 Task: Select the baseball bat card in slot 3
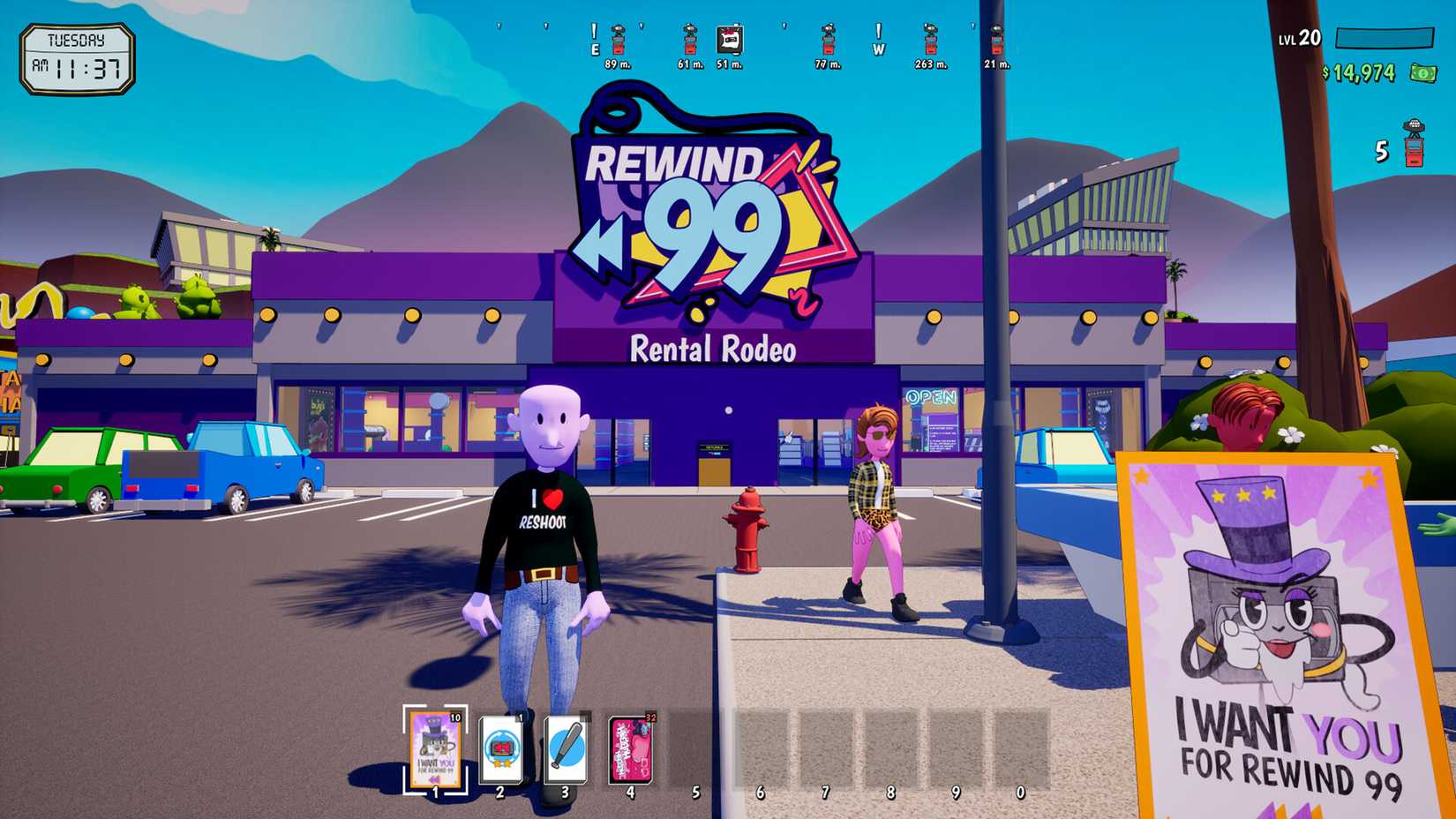566,747
